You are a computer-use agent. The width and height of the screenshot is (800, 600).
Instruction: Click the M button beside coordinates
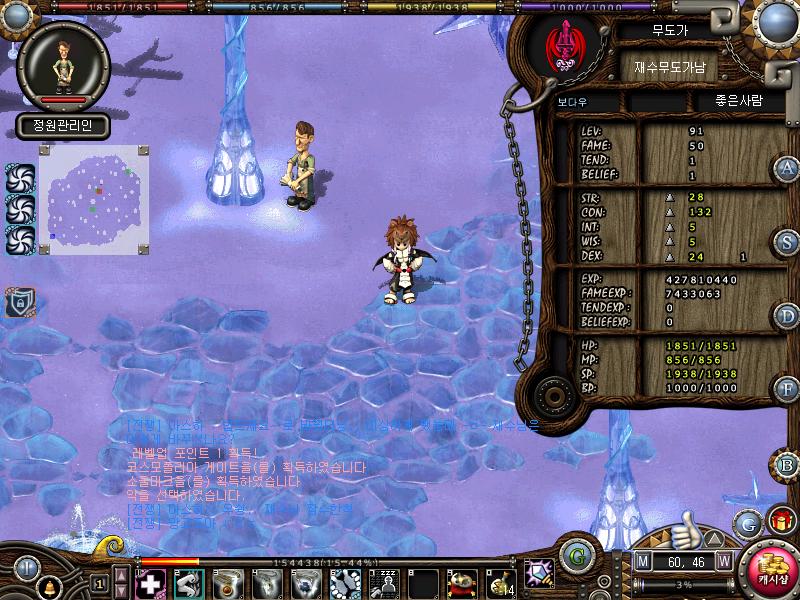point(642,561)
